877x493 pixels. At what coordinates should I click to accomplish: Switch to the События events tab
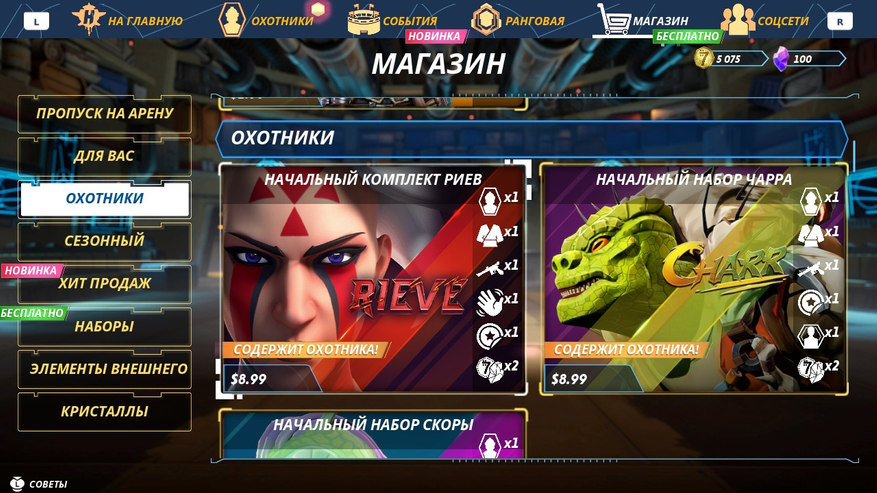click(395, 20)
